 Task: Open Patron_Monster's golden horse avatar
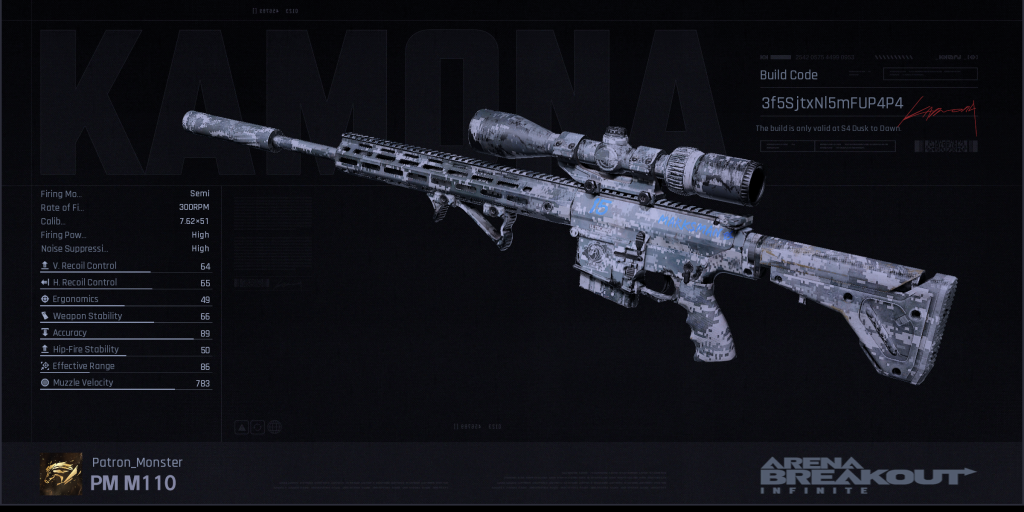61,474
